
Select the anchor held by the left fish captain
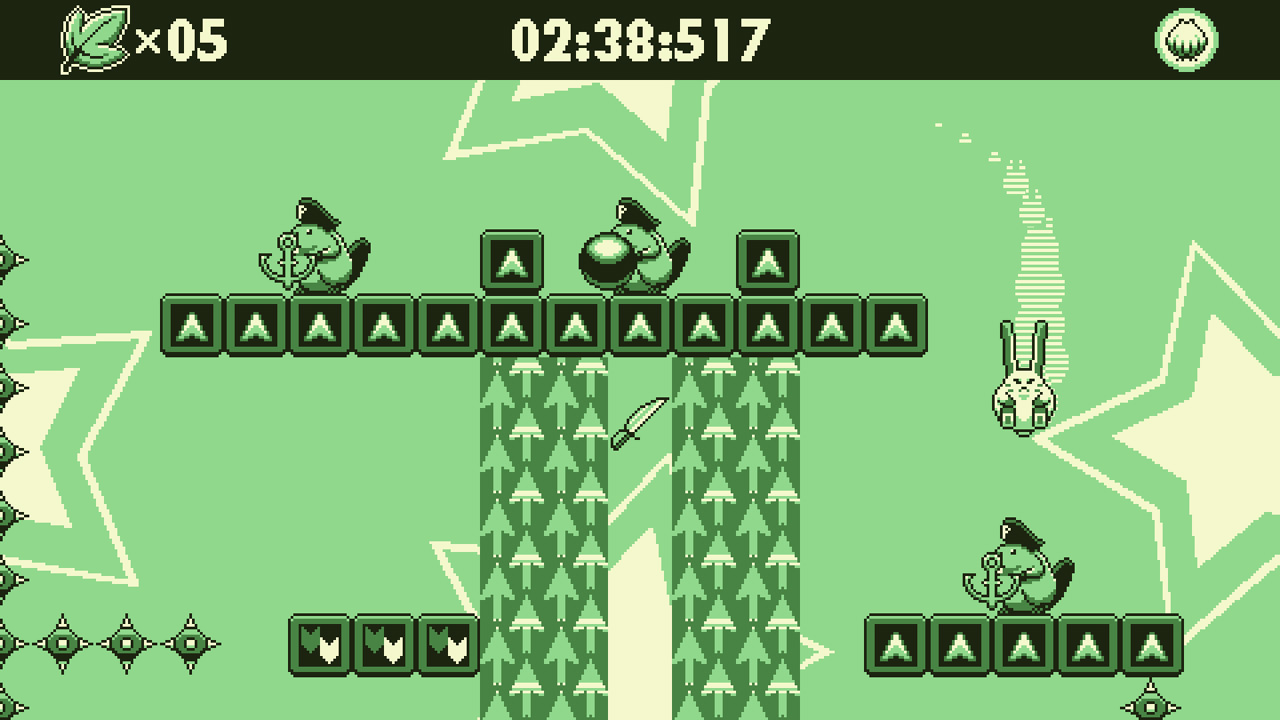[x=288, y=262]
